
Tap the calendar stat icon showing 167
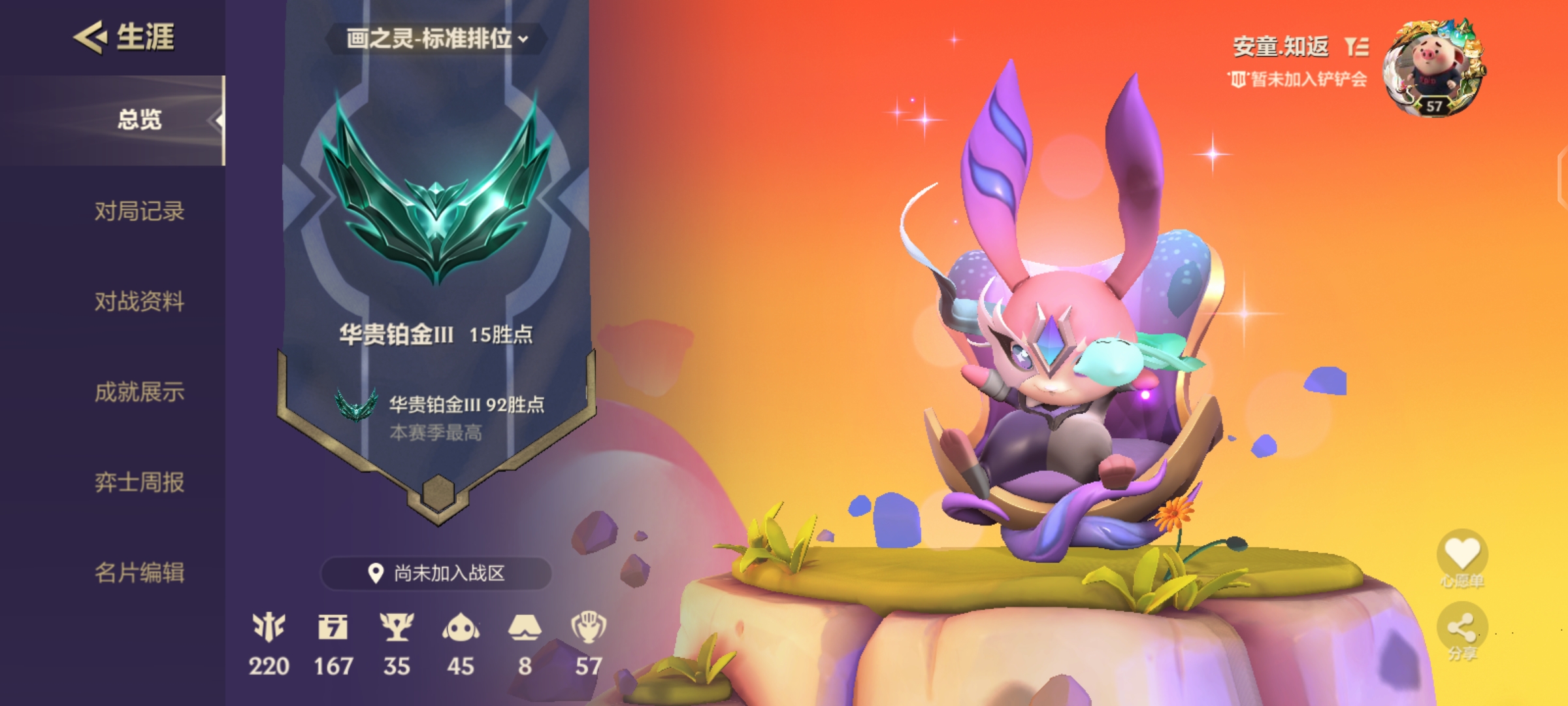pyautogui.click(x=333, y=628)
